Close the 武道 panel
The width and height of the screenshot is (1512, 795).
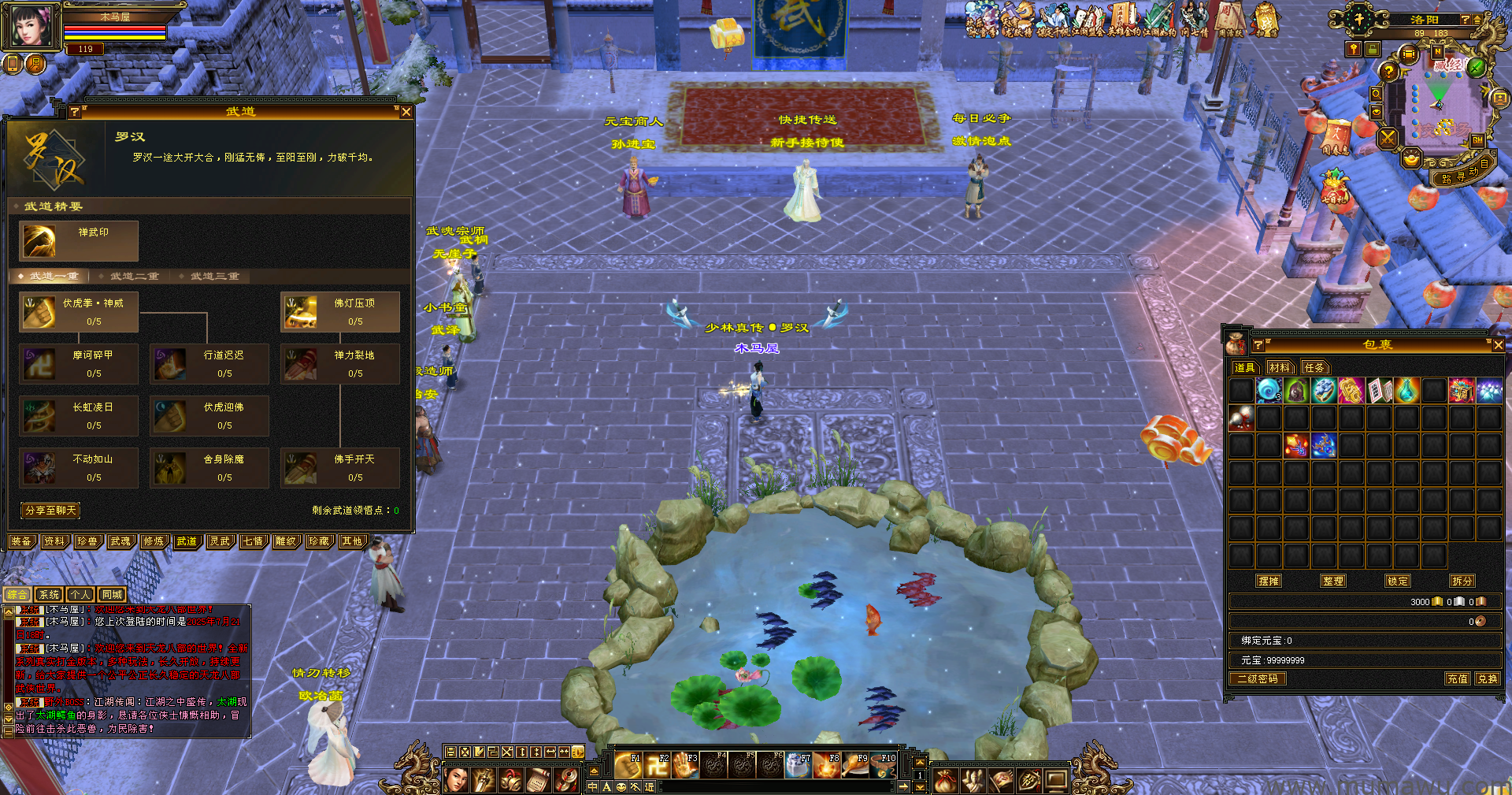406,113
